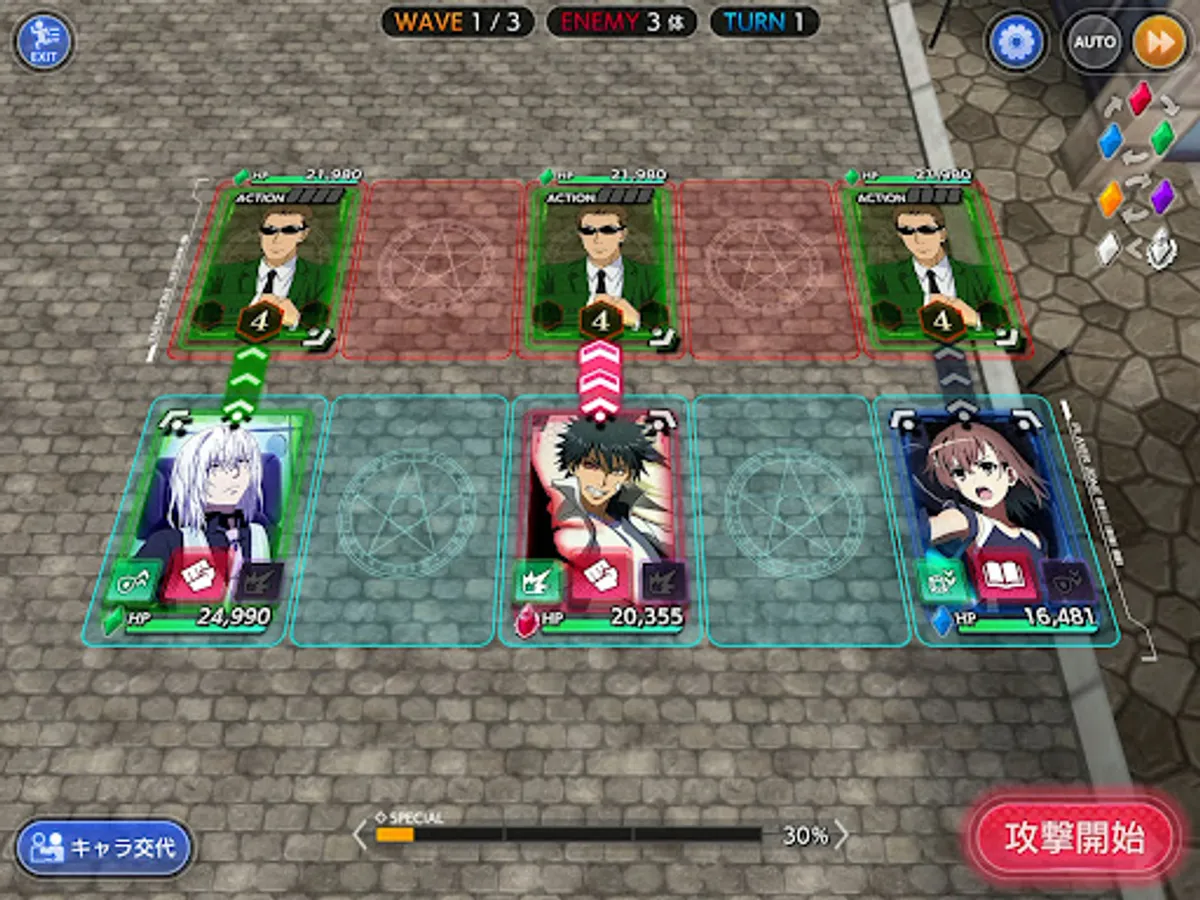1200x900 pixels.
Task: Start the attack with 攻撃開始
Action: [1075, 838]
